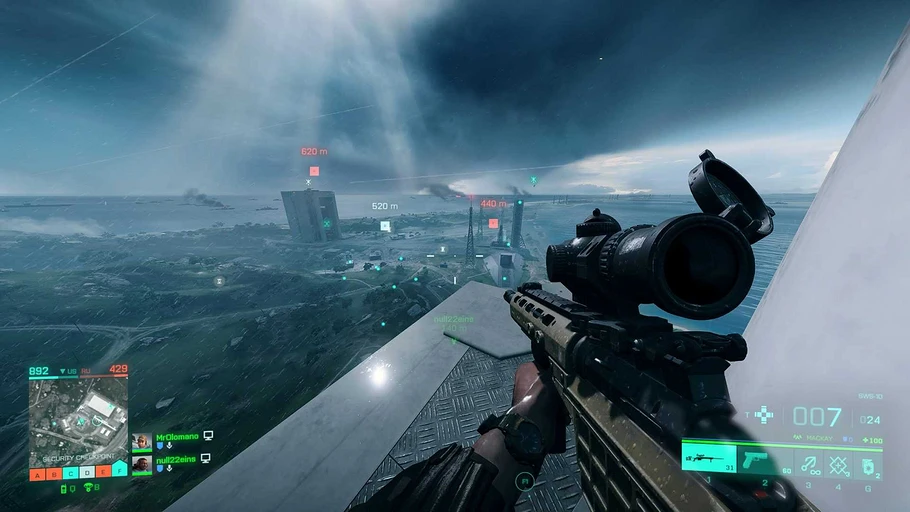Click the 520 m objective marker
The image size is (910, 512).
pos(385,226)
